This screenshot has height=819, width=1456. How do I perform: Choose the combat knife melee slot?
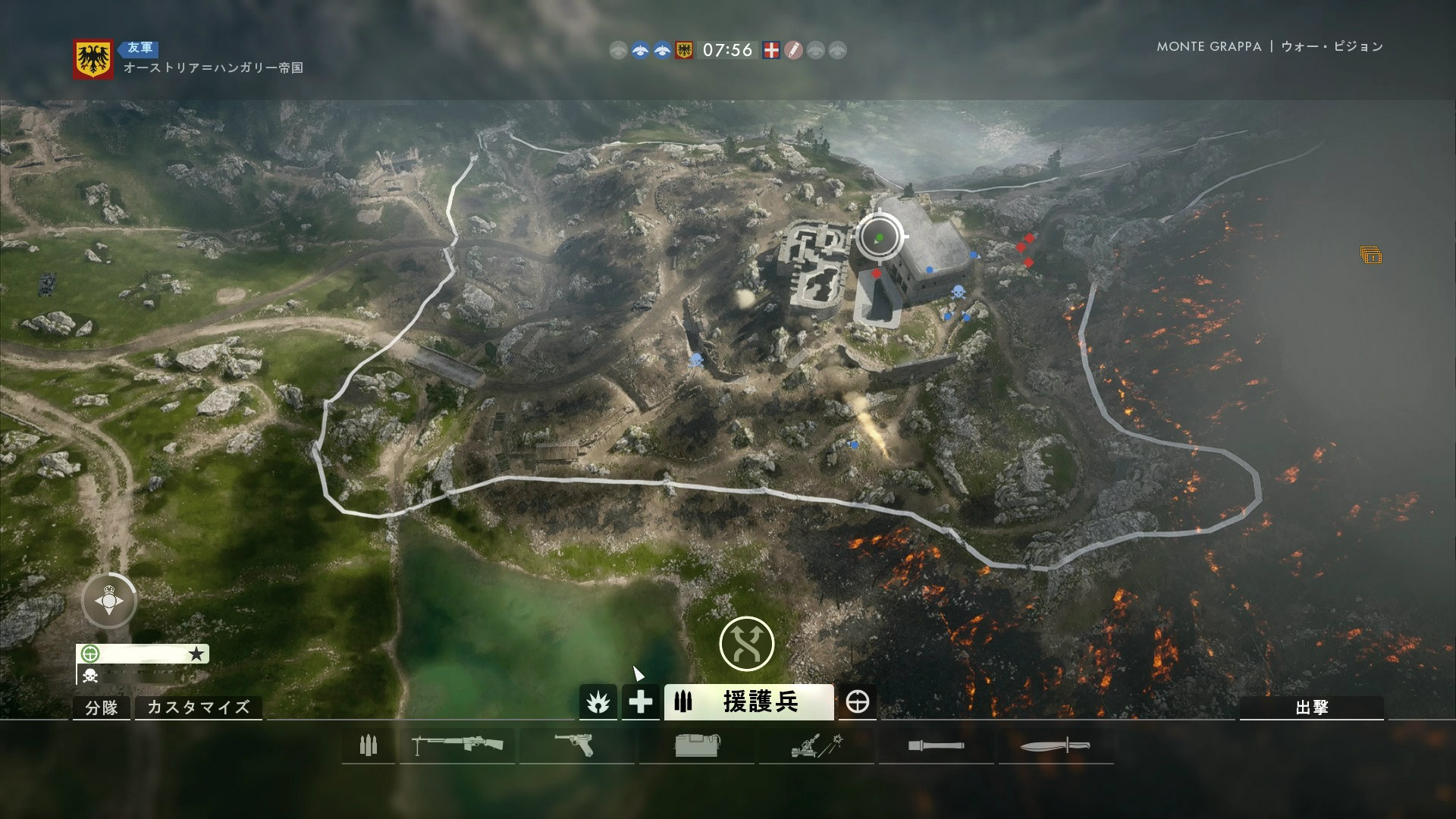[x=1055, y=745]
